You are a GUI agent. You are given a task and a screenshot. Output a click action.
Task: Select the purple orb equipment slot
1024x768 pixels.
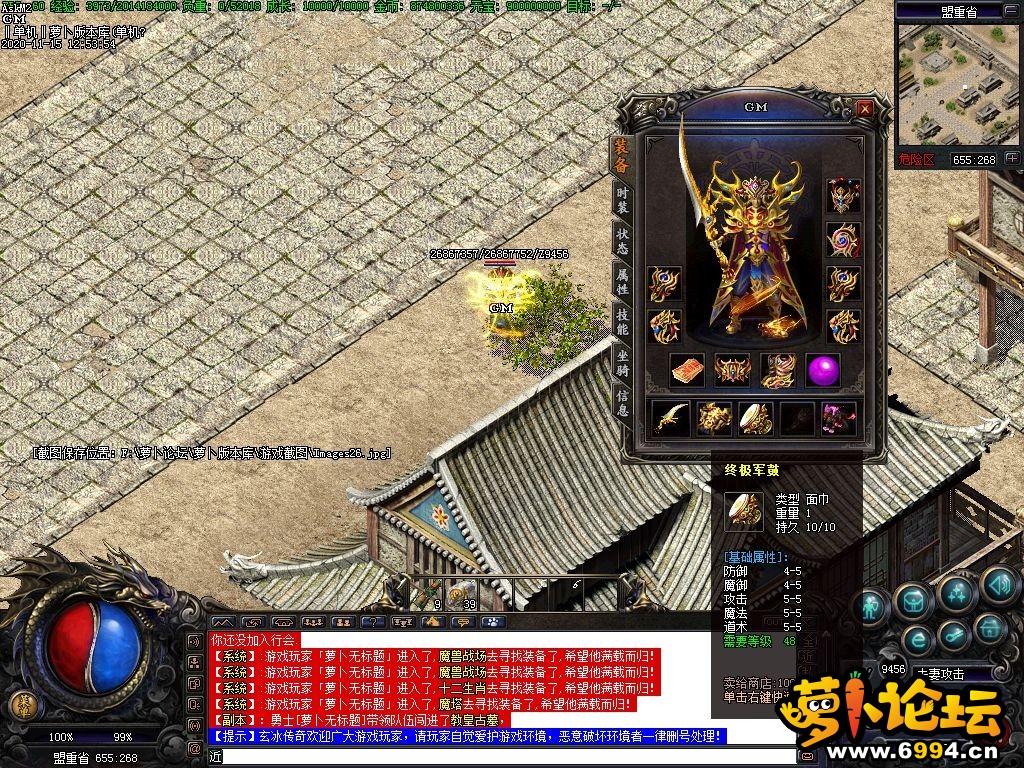tap(823, 370)
